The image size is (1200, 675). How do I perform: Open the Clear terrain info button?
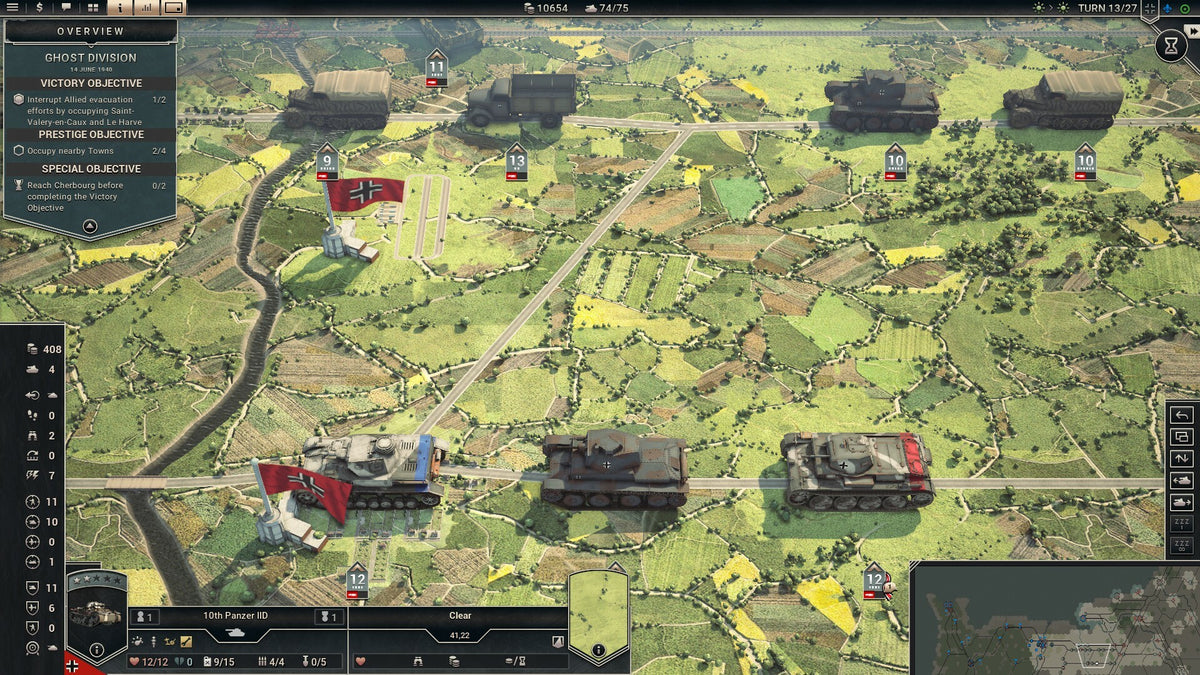point(598,651)
